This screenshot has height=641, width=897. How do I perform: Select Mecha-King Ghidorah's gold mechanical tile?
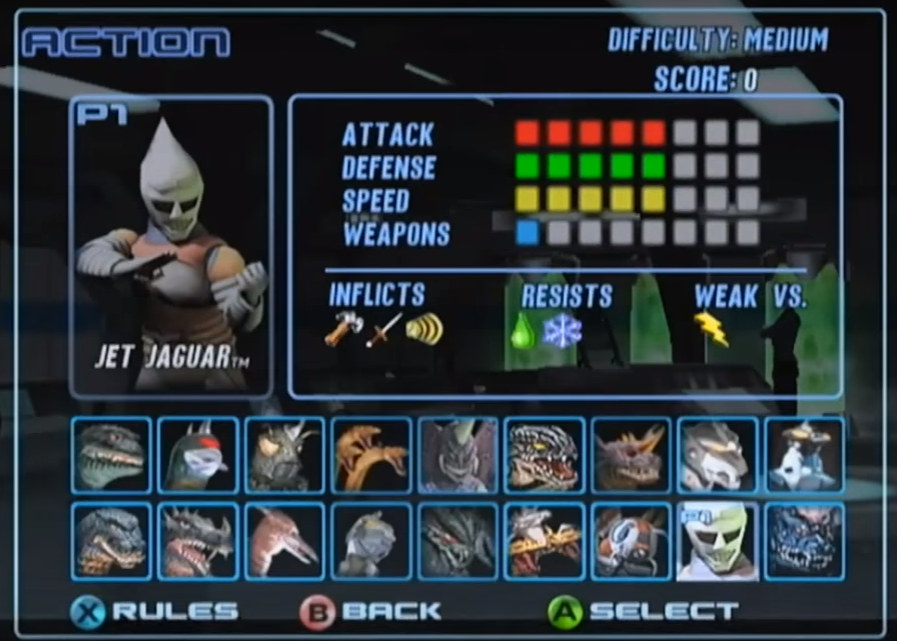point(544,541)
